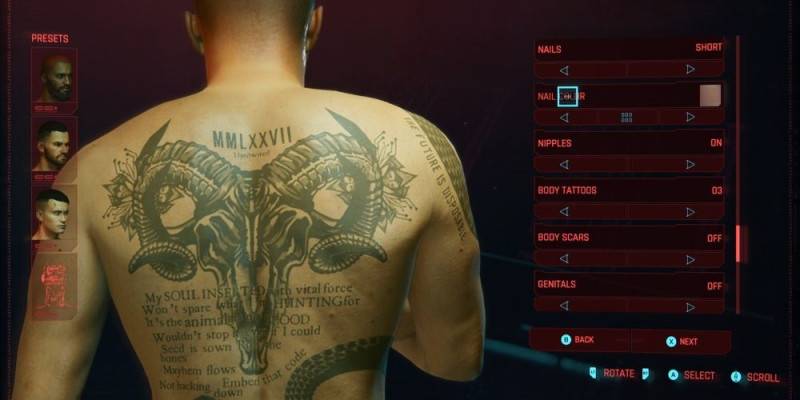Switch to the next Body Tattoos design
Screen dimensions: 800x400
[690, 212]
